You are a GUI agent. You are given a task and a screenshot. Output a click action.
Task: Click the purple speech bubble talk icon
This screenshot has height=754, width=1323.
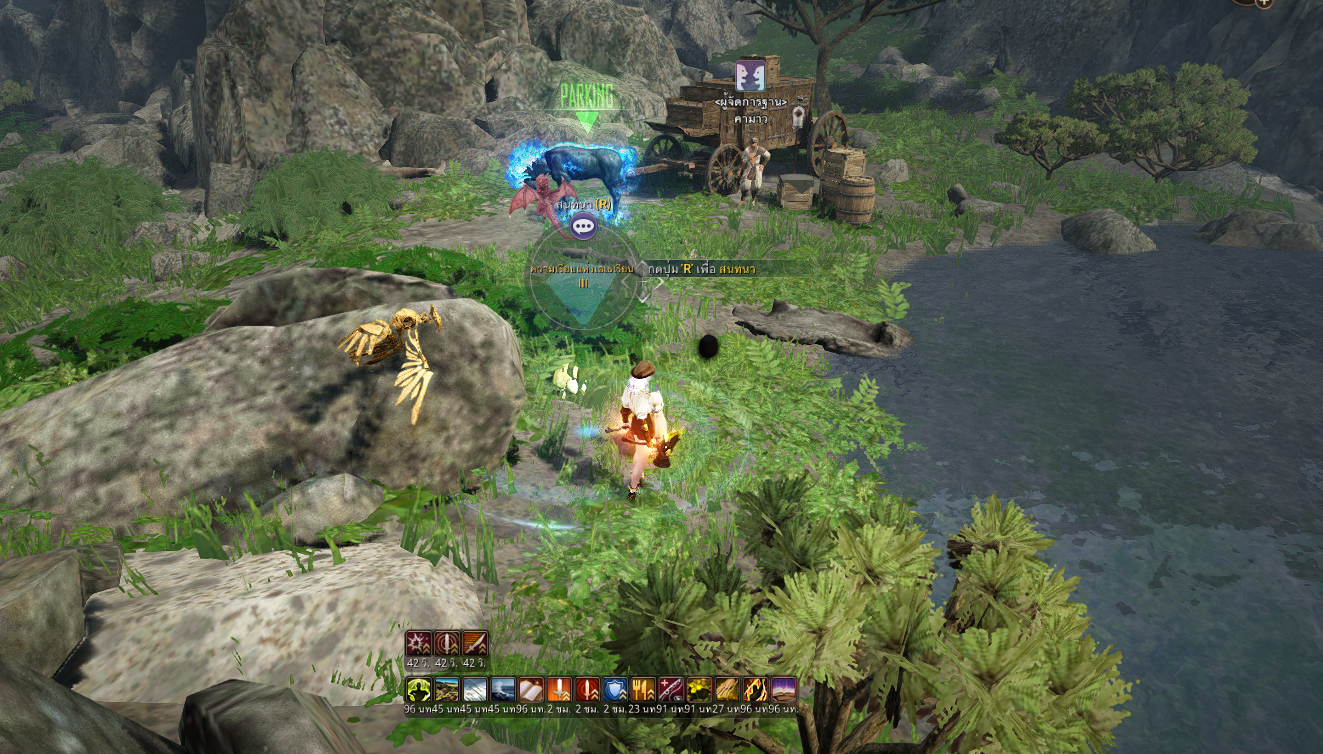pos(584,227)
